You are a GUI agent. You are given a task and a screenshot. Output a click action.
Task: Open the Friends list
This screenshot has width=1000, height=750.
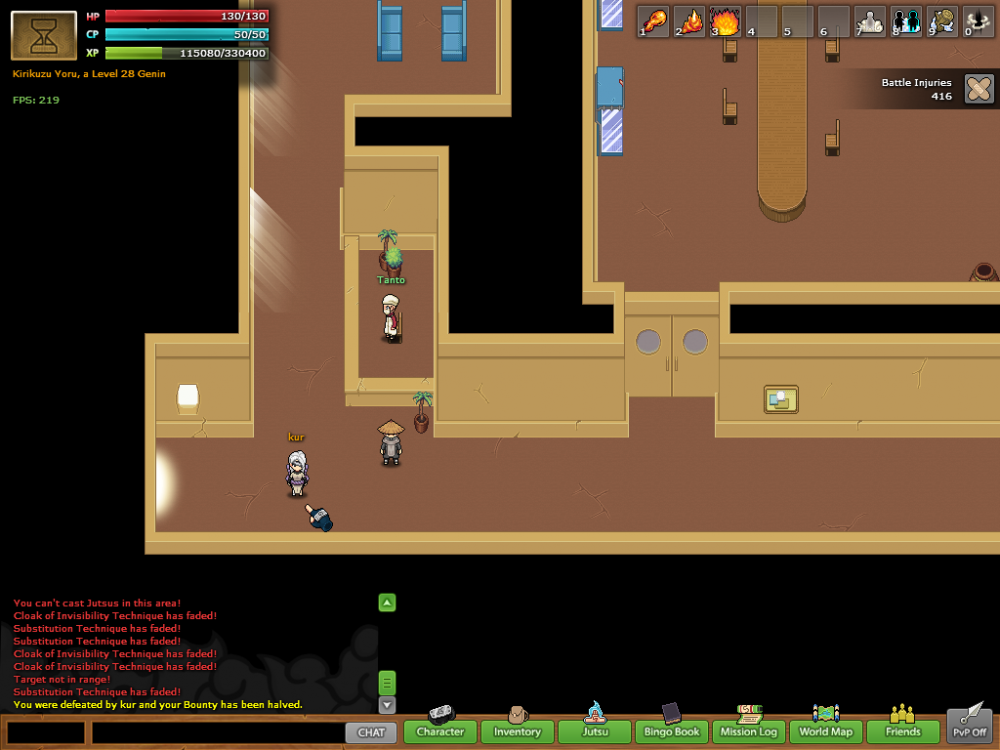pyautogui.click(x=903, y=731)
